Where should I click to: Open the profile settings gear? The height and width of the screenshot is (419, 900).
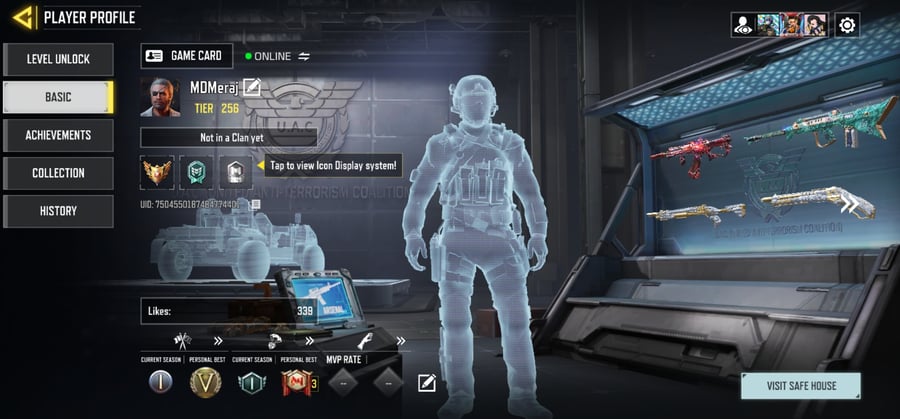coord(847,25)
